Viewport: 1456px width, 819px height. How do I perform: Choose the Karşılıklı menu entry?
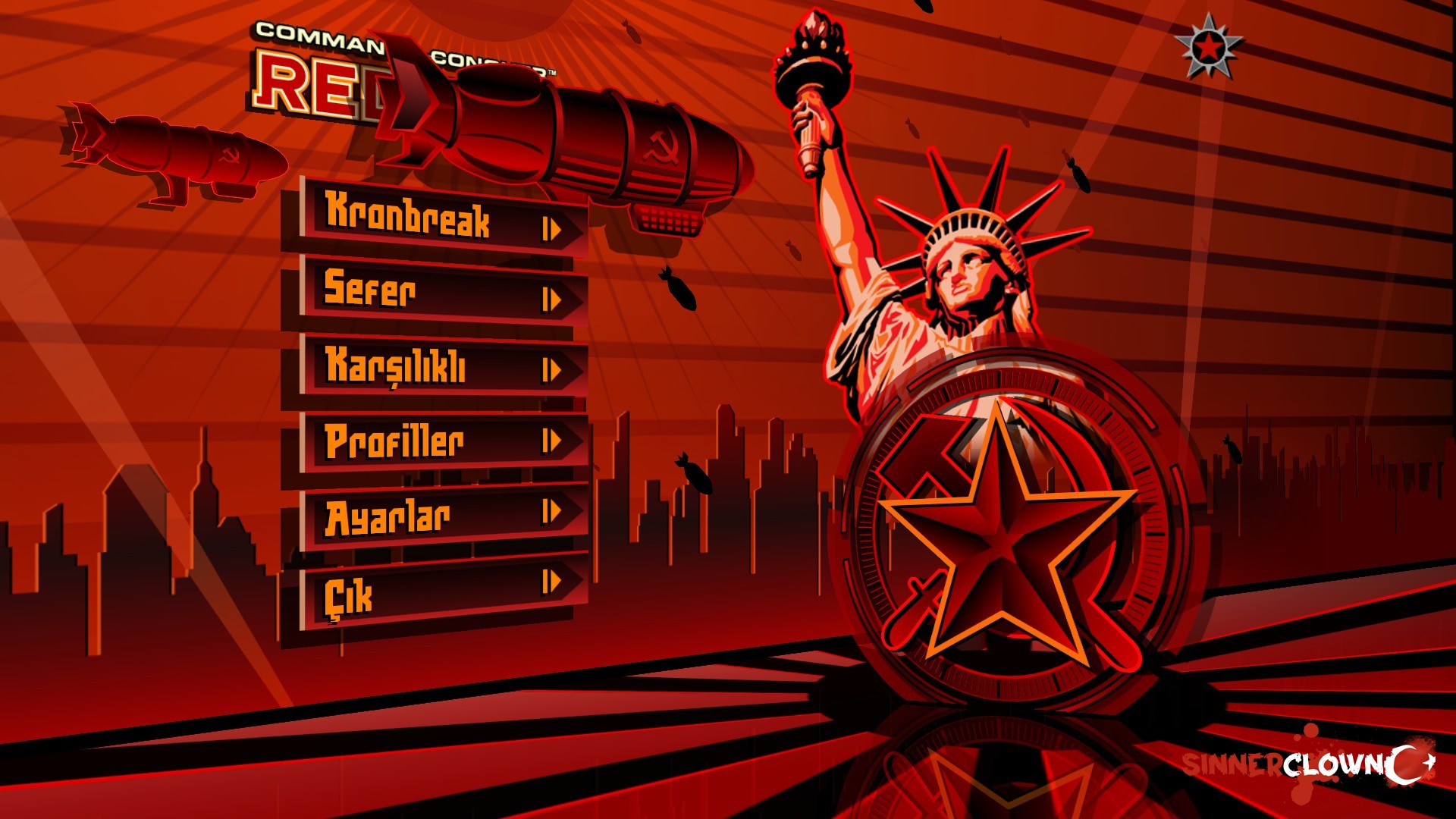(x=442, y=367)
